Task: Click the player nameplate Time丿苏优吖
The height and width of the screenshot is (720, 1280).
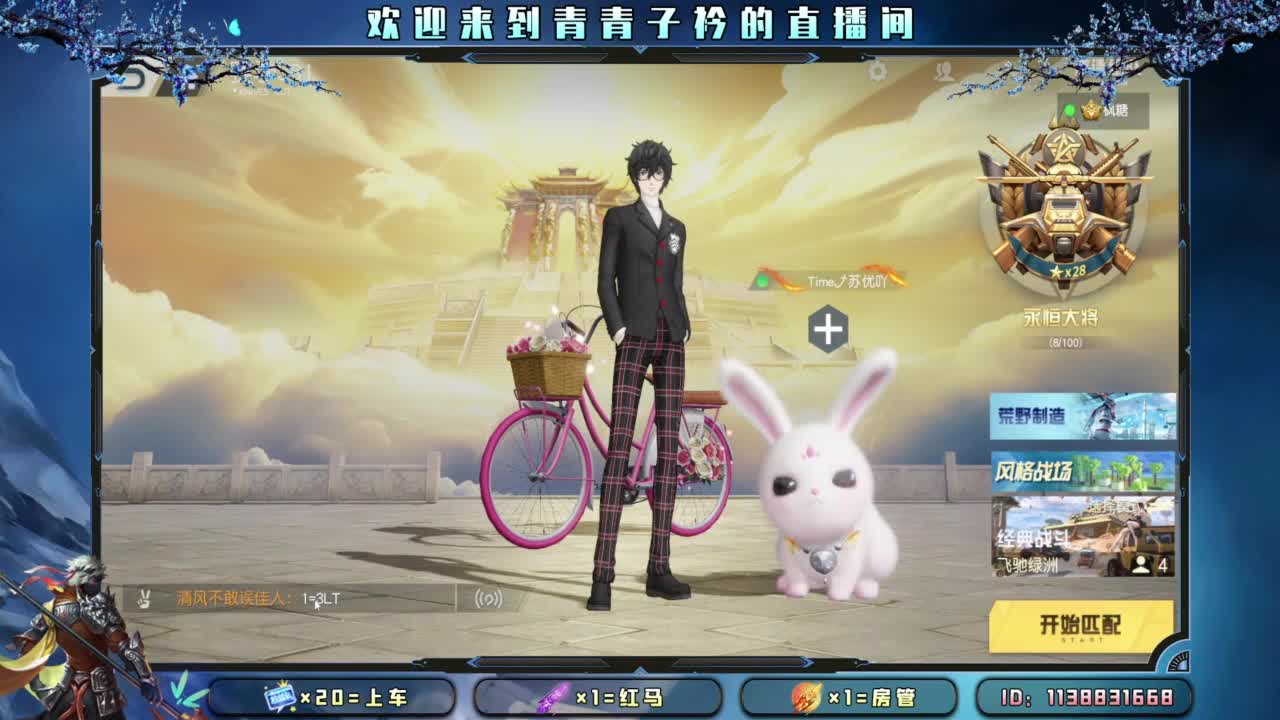Action: pyautogui.click(x=846, y=283)
